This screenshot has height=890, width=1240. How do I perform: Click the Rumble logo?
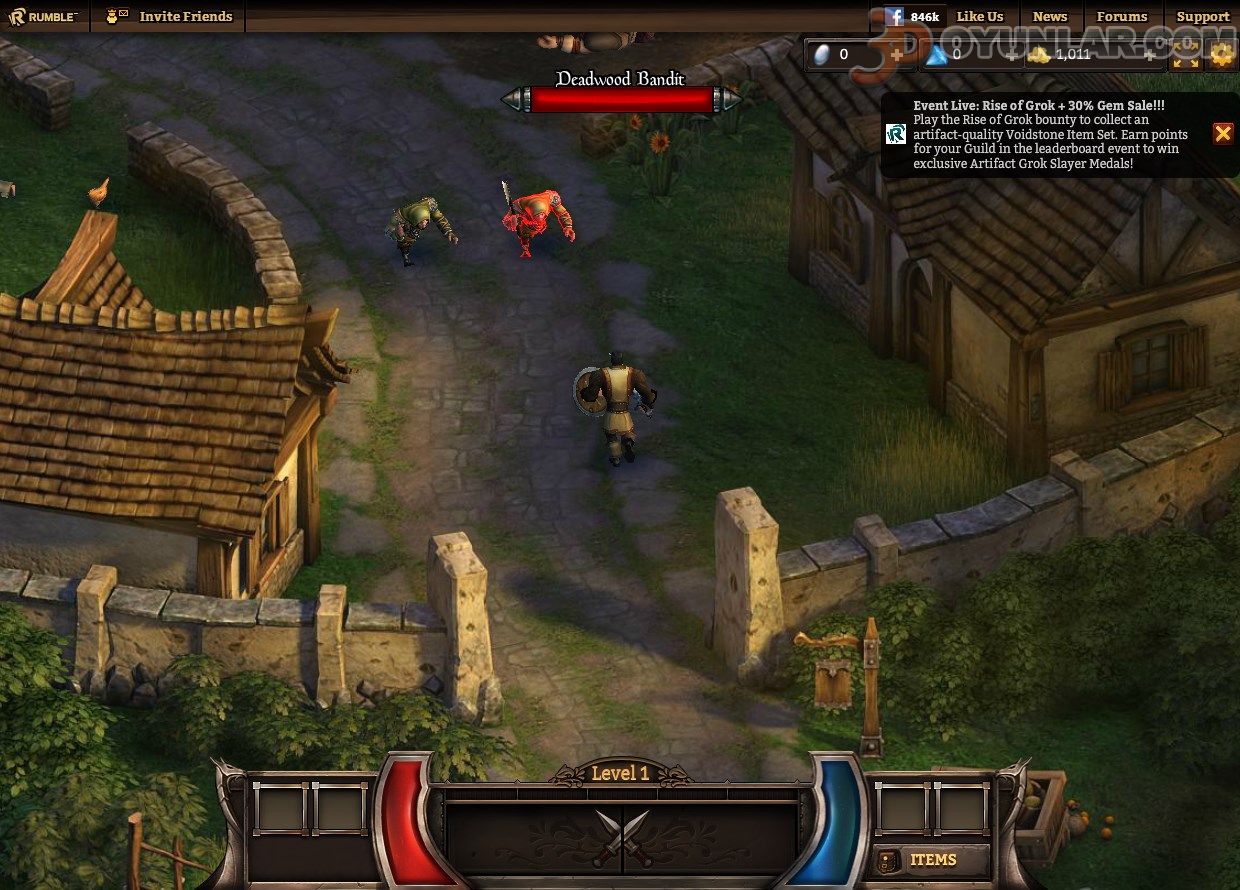click(x=44, y=16)
